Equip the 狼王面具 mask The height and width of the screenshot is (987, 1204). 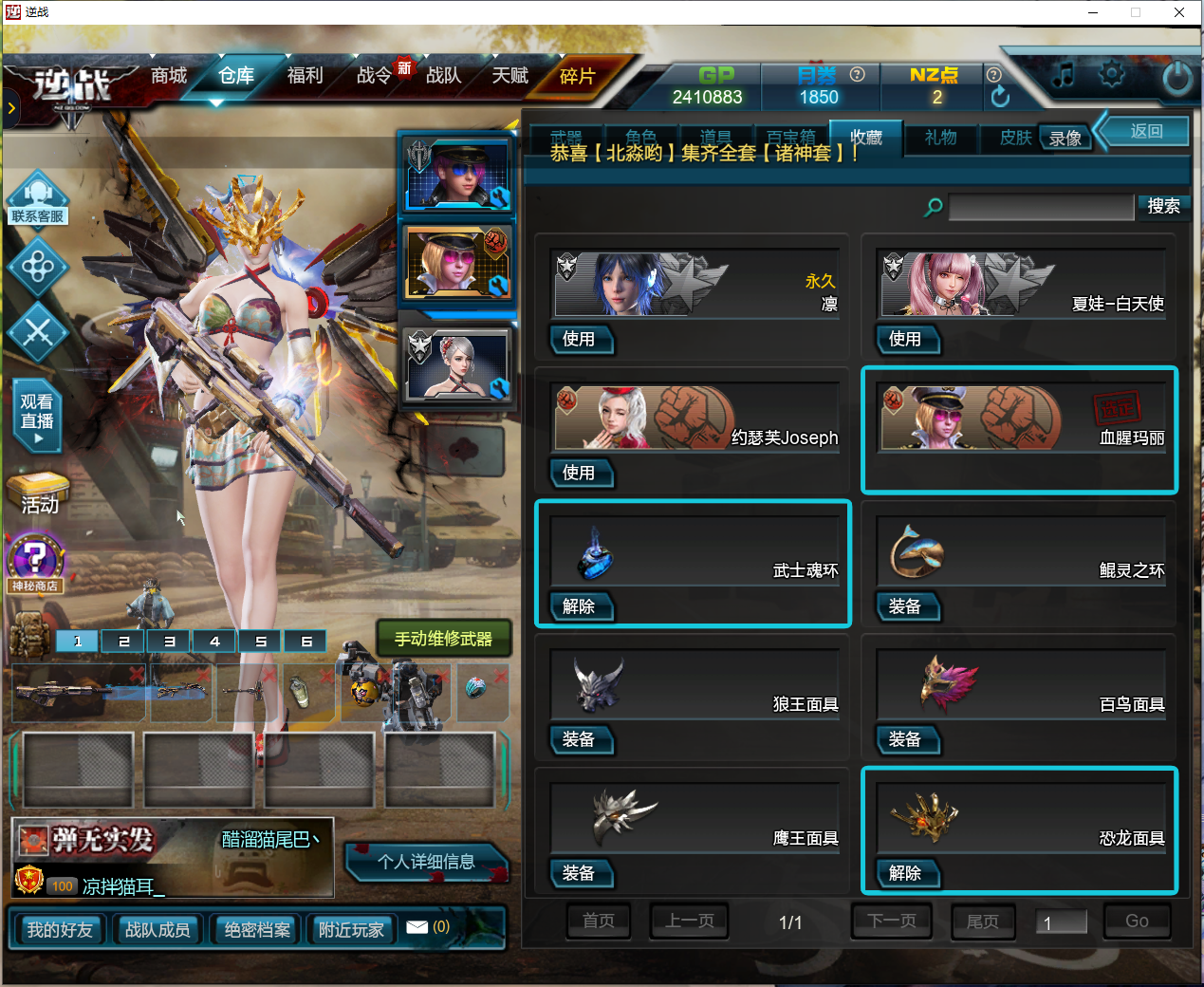(579, 739)
